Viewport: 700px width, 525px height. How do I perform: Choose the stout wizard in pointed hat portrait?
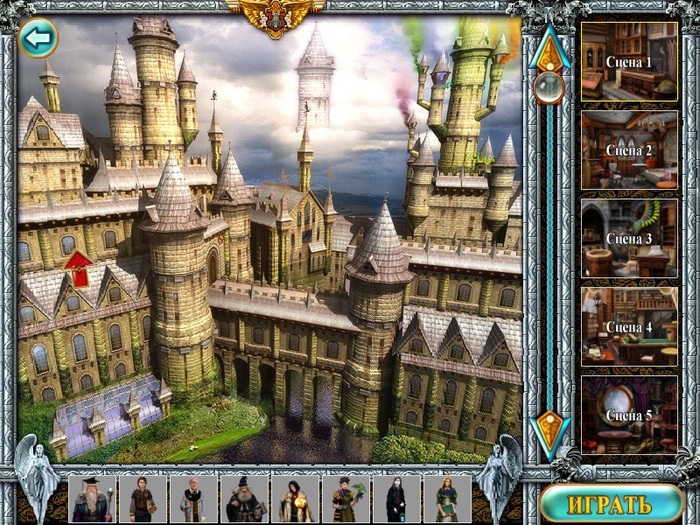(245, 499)
